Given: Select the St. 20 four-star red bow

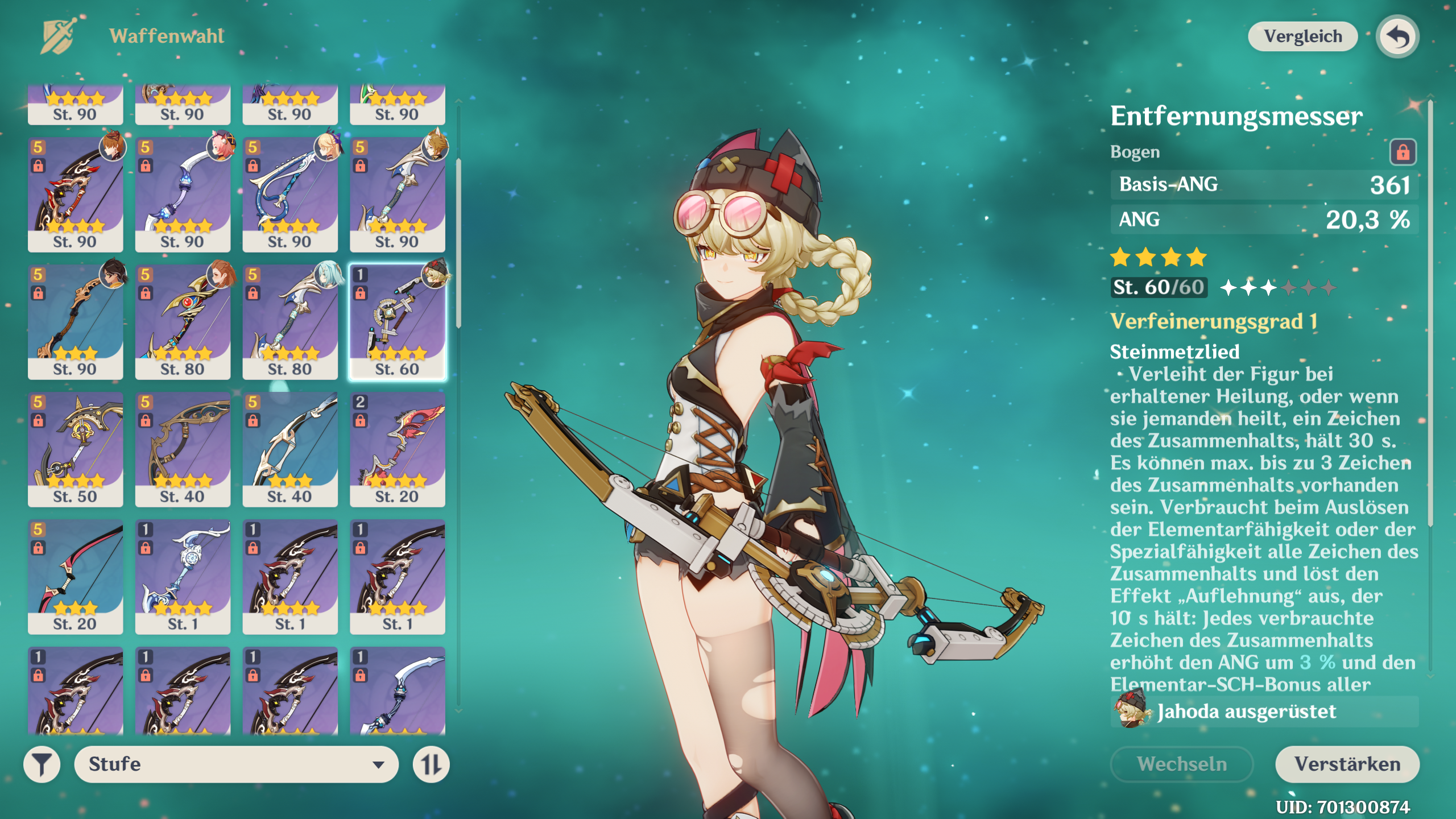Looking at the screenshot, I should (398, 449).
